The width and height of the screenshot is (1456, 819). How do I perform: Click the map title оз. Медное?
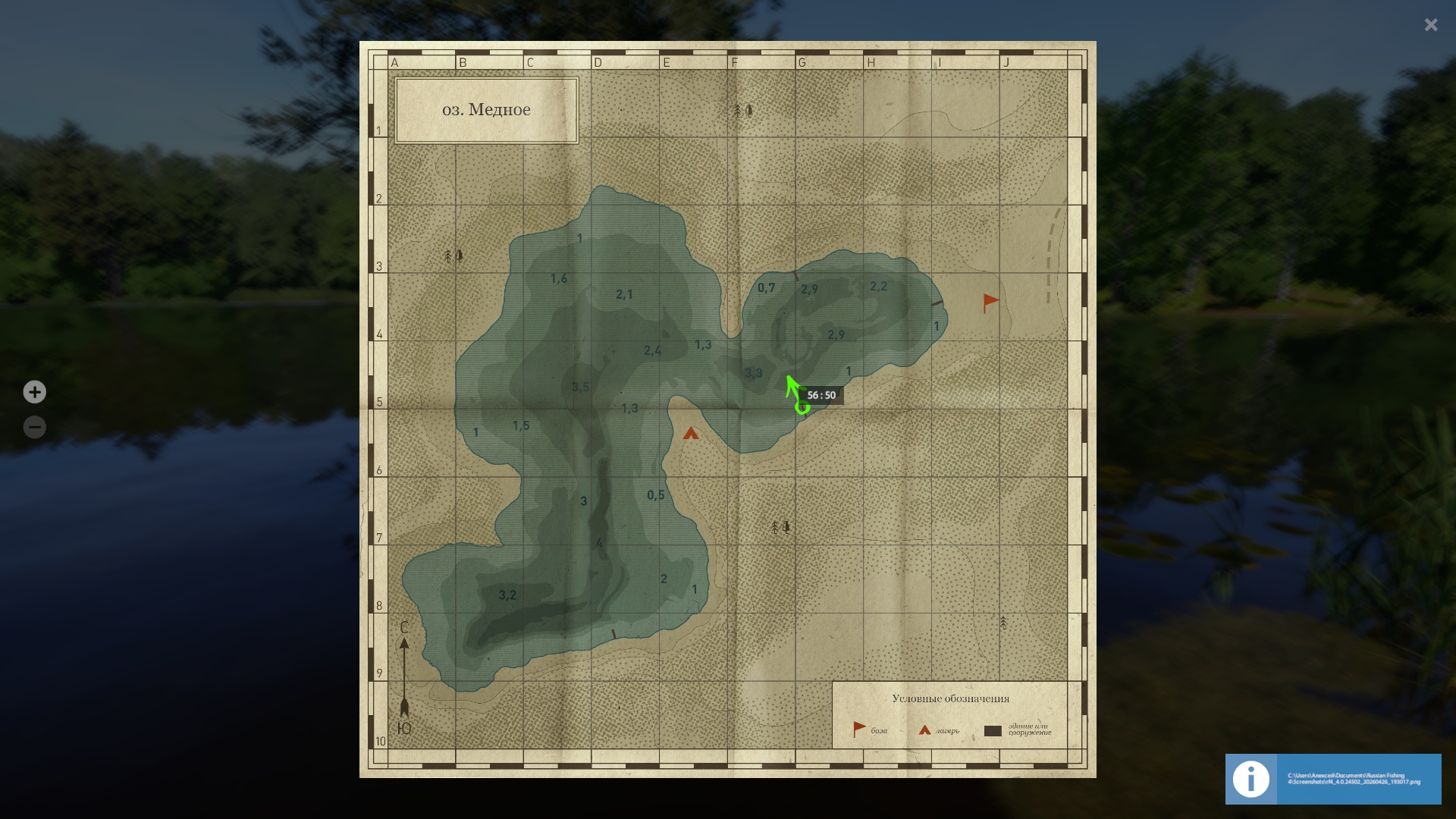[x=486, y=109]
